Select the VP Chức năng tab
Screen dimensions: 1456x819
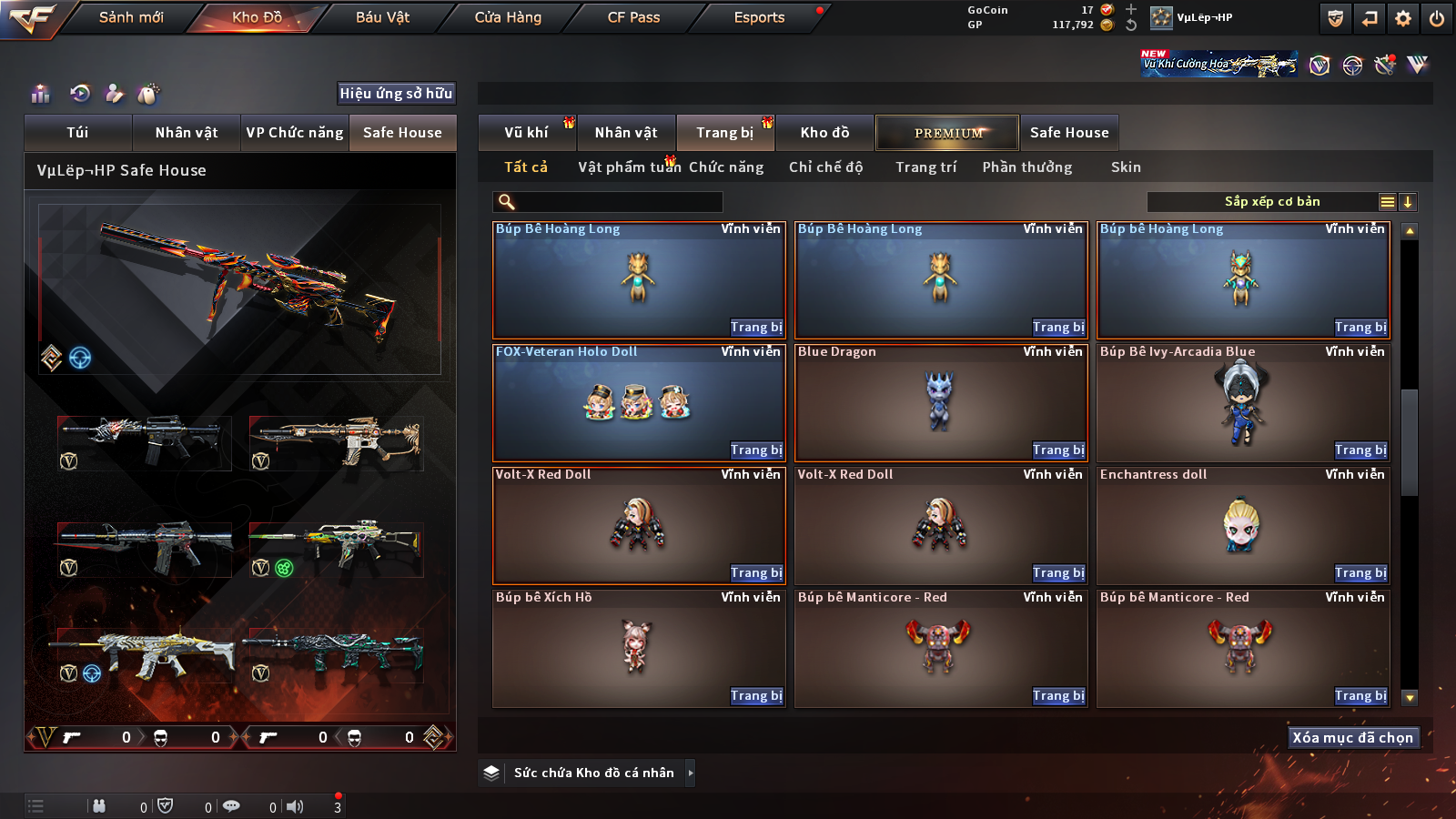pyautogui.click(x=295, y=133)
